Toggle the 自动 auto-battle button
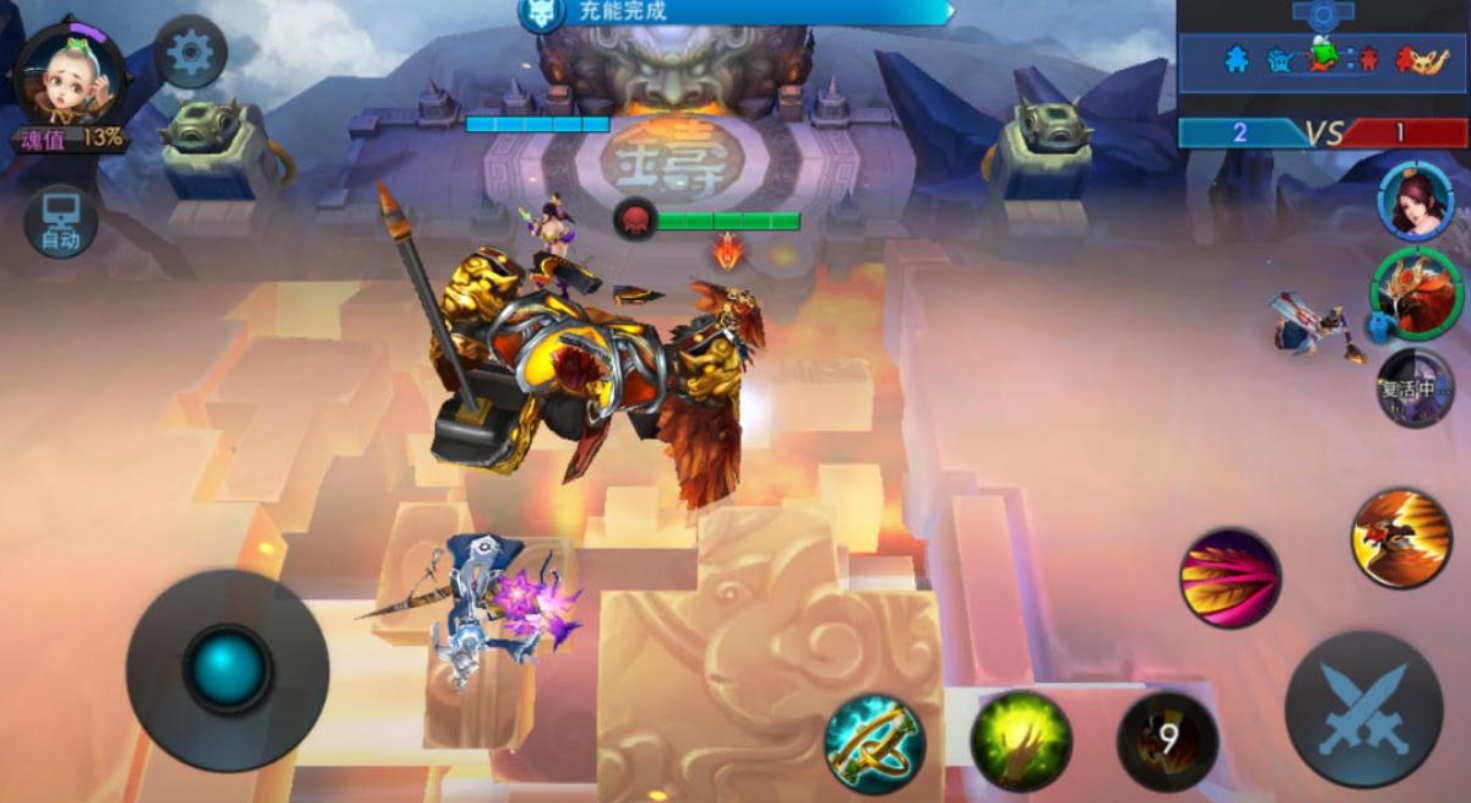The image size is (1471, 803). pyautogui.click(x=61, y=221)
